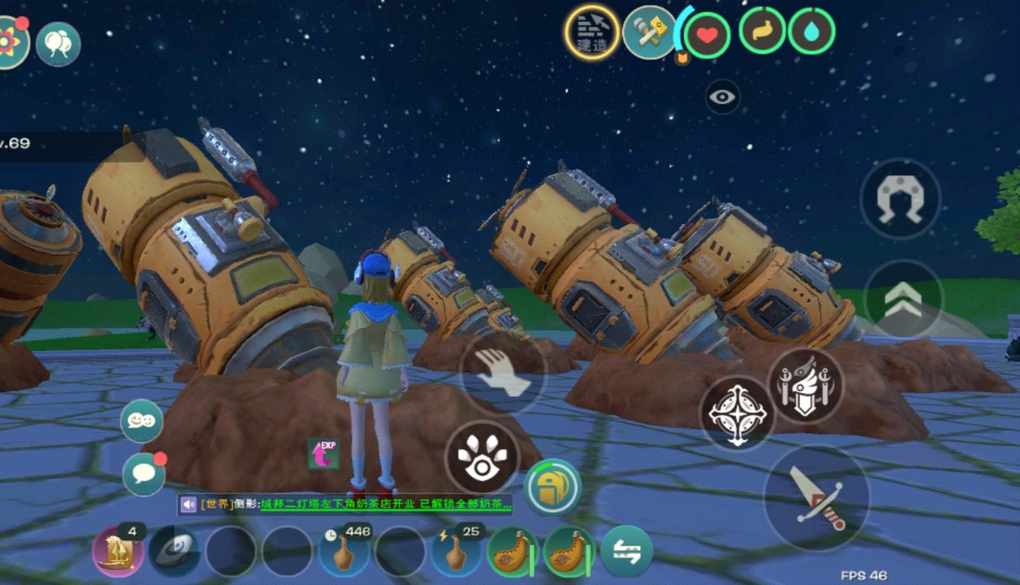Use the four-point compass star skill
Viewport: 1020px width, 585px height.
[x=738, y=413]
